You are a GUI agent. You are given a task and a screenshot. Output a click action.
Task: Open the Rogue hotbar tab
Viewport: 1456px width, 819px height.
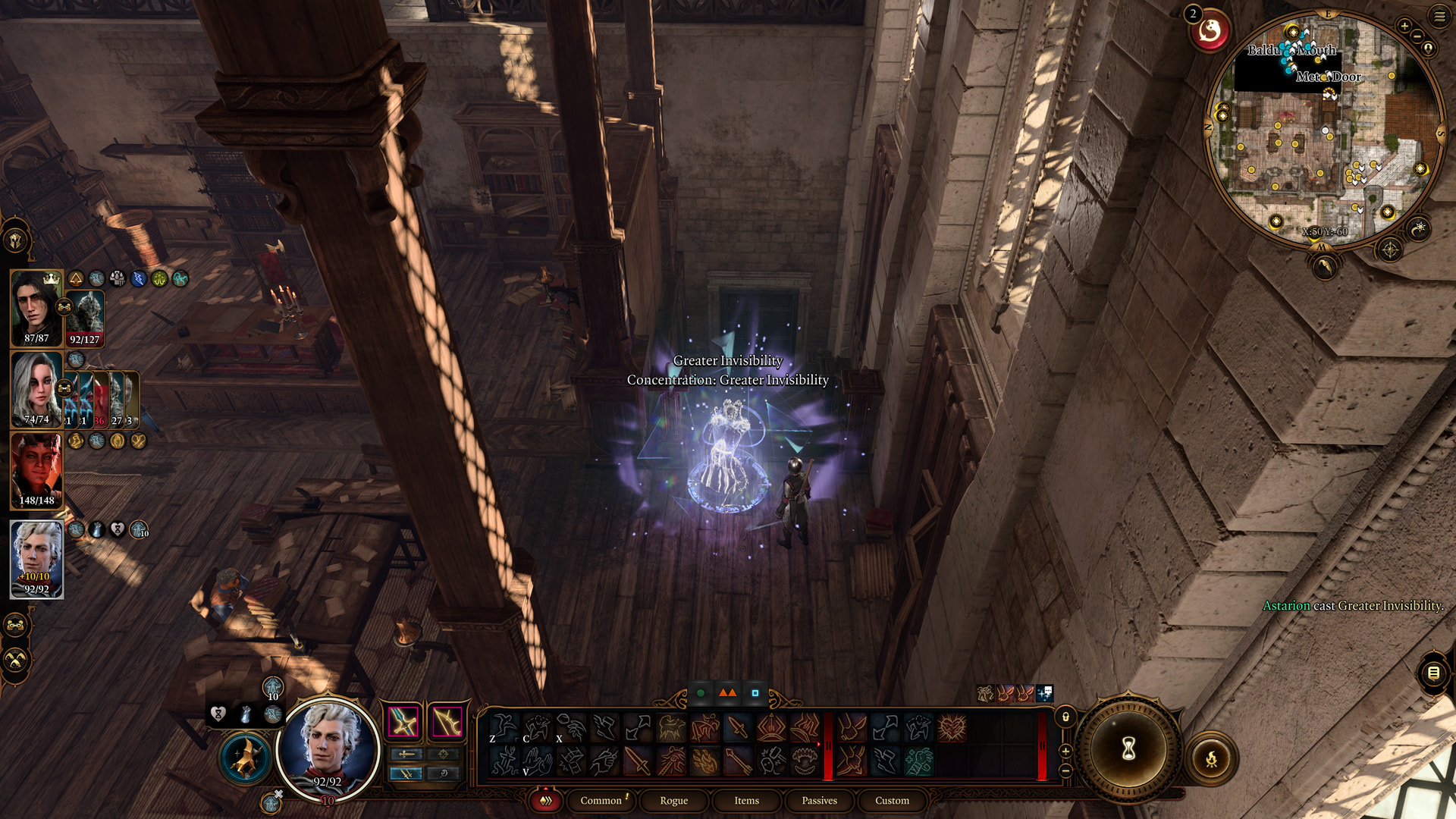pyautogui.click(x=673, y=800)
